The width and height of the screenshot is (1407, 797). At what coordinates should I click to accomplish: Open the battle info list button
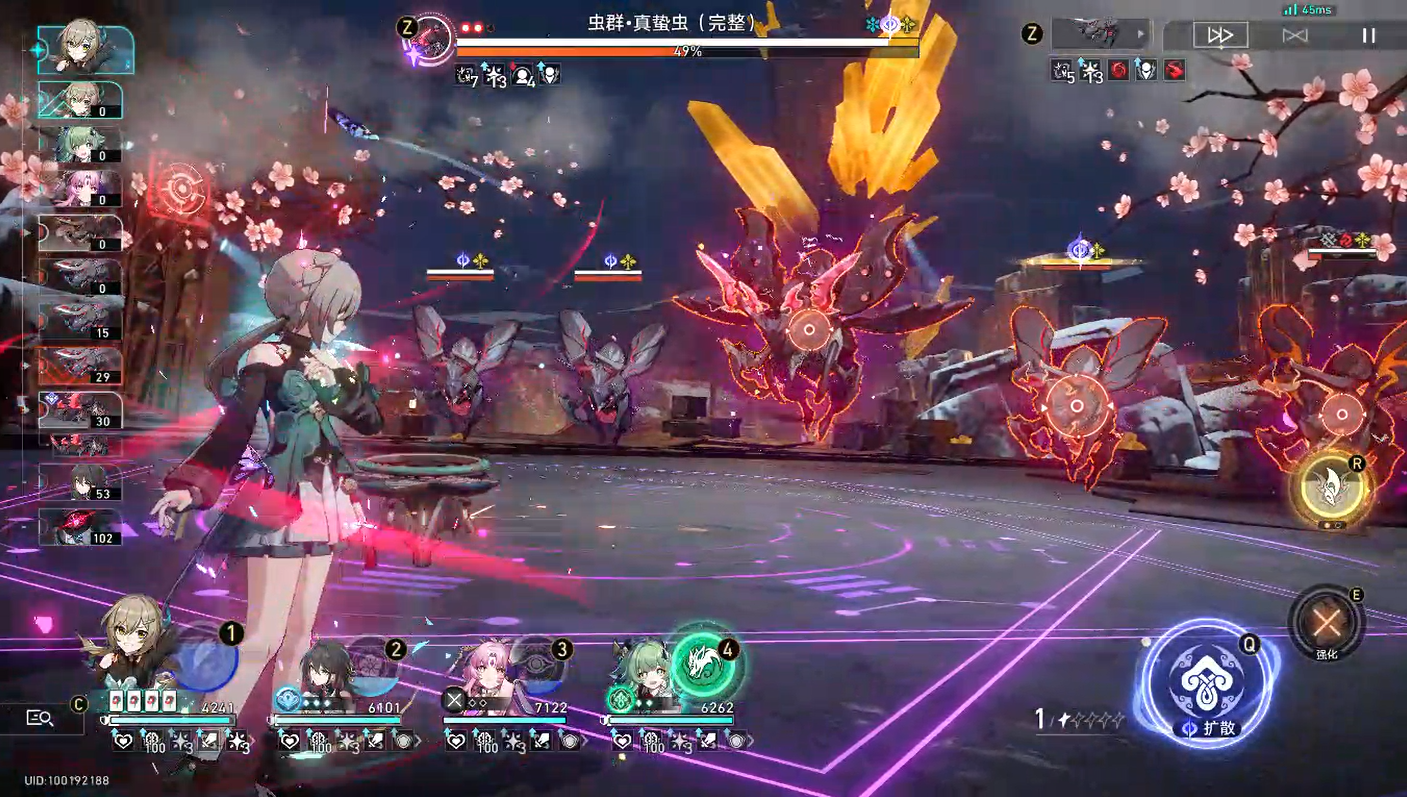(40, 718)
